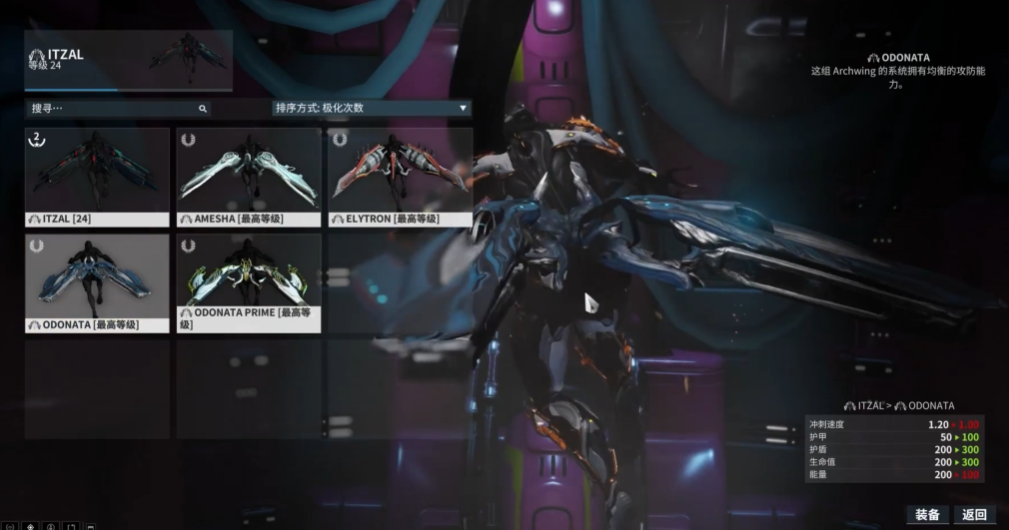Open the 排序方式 sort dropdown
This screenshot has height=530, width=1009.
tap(370, 108)
